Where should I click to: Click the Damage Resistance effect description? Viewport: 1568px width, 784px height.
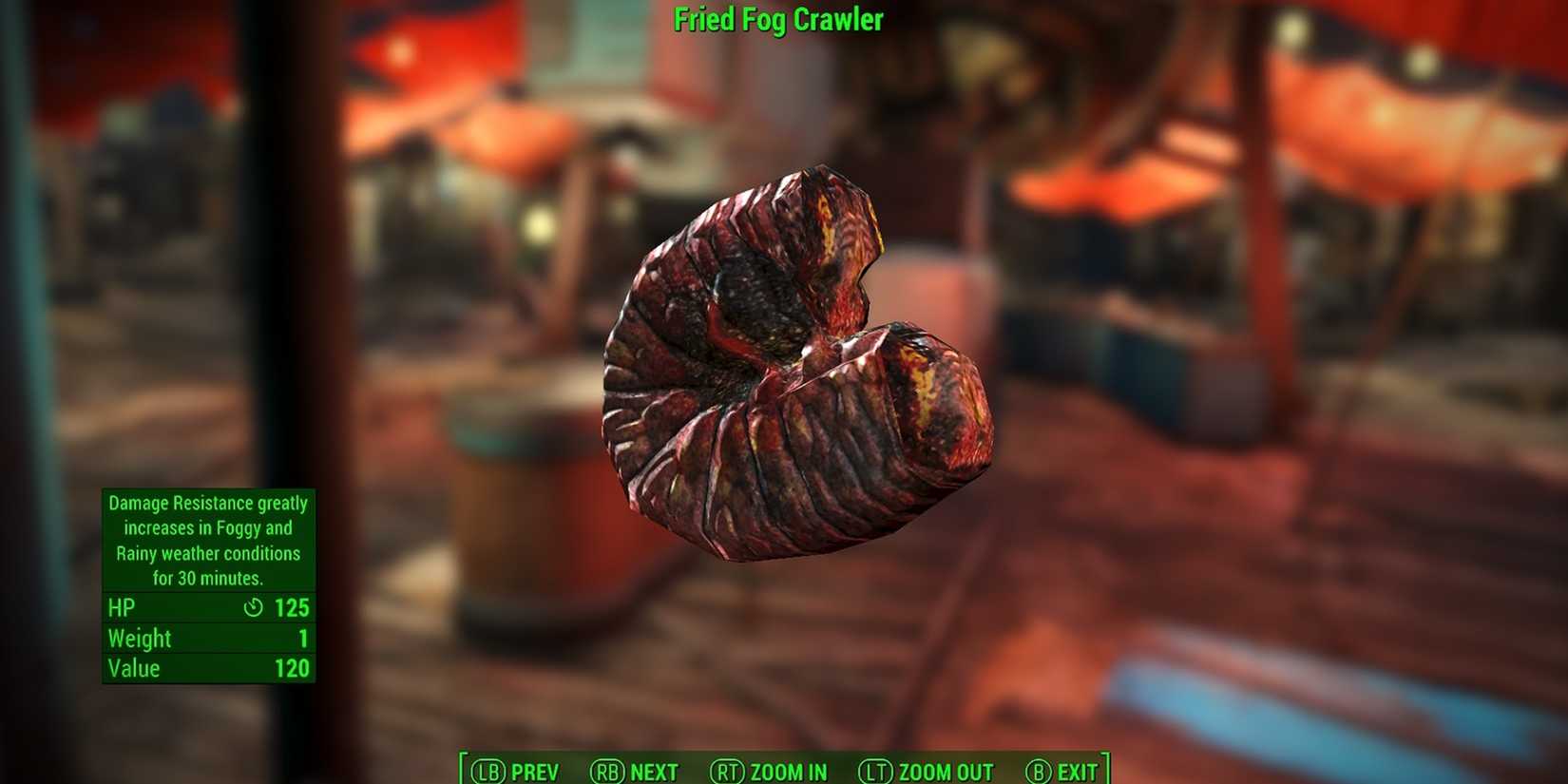(208, 540)
